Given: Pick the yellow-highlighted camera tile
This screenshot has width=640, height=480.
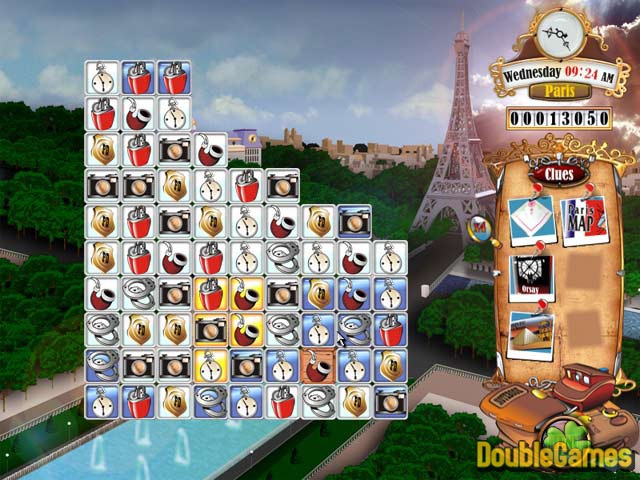Looking at the screenshot, I should tap(211, 329).
